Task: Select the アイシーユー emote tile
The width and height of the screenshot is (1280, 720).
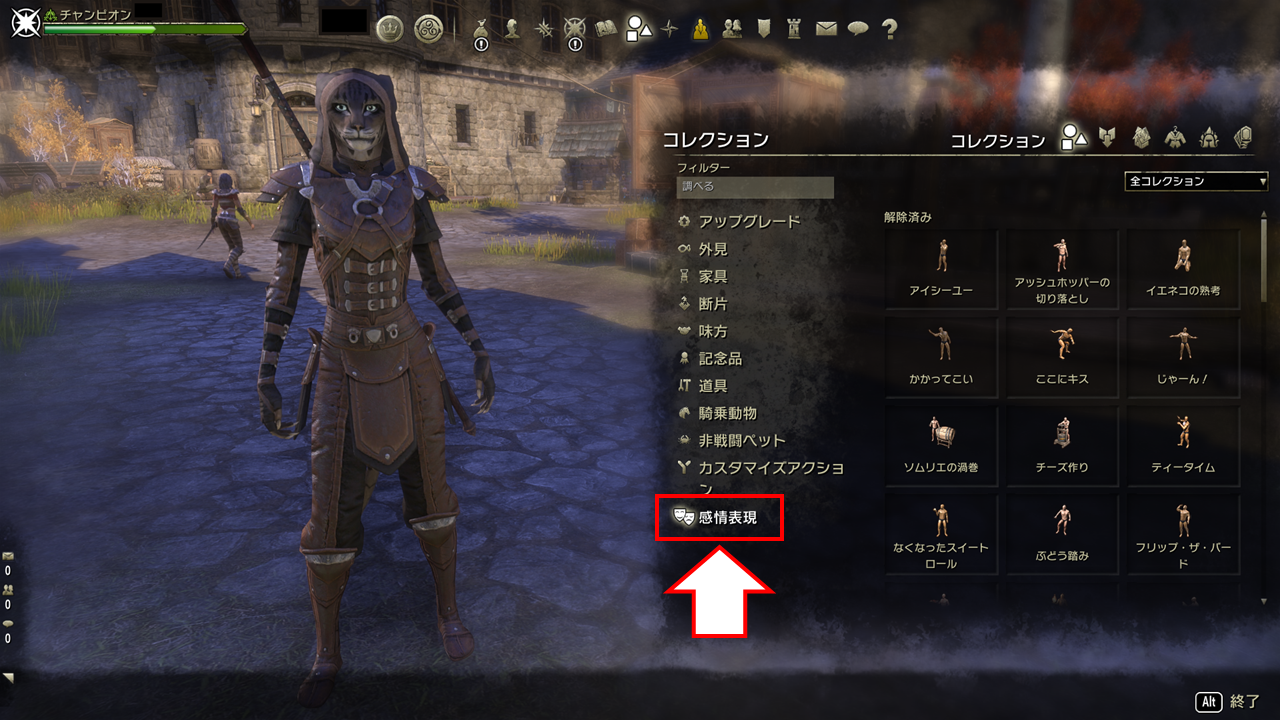Action: [941, 270]
